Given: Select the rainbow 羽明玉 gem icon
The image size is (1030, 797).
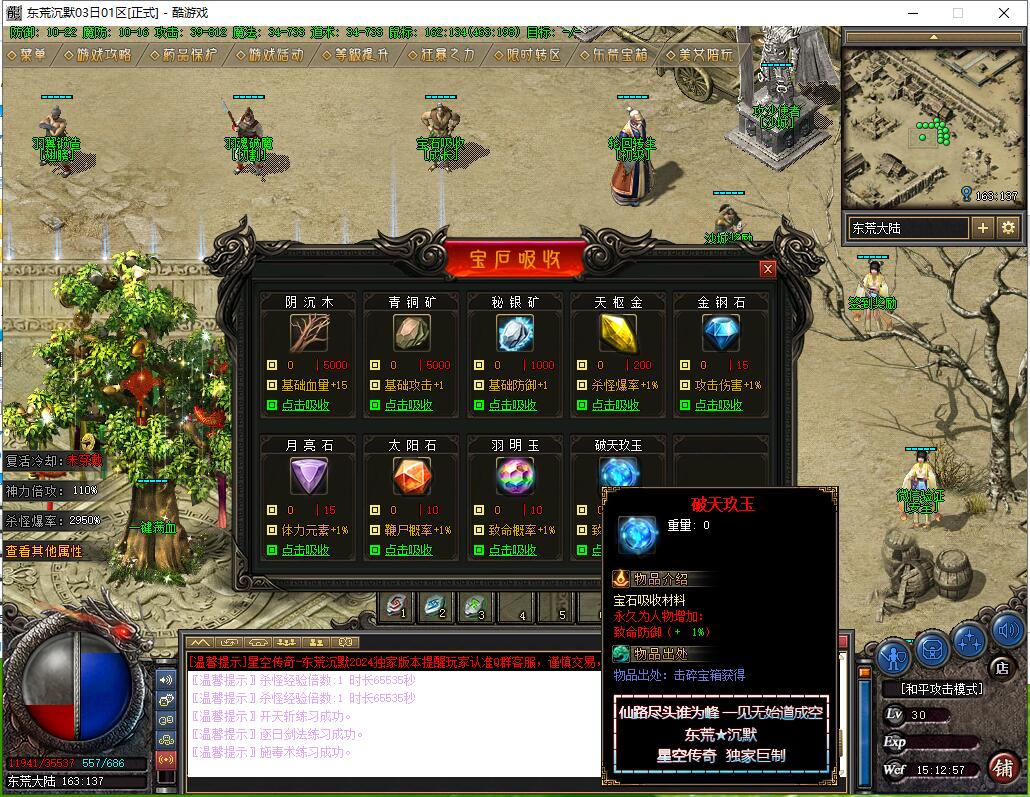Looking at the screenshot, I should point(515,476).
